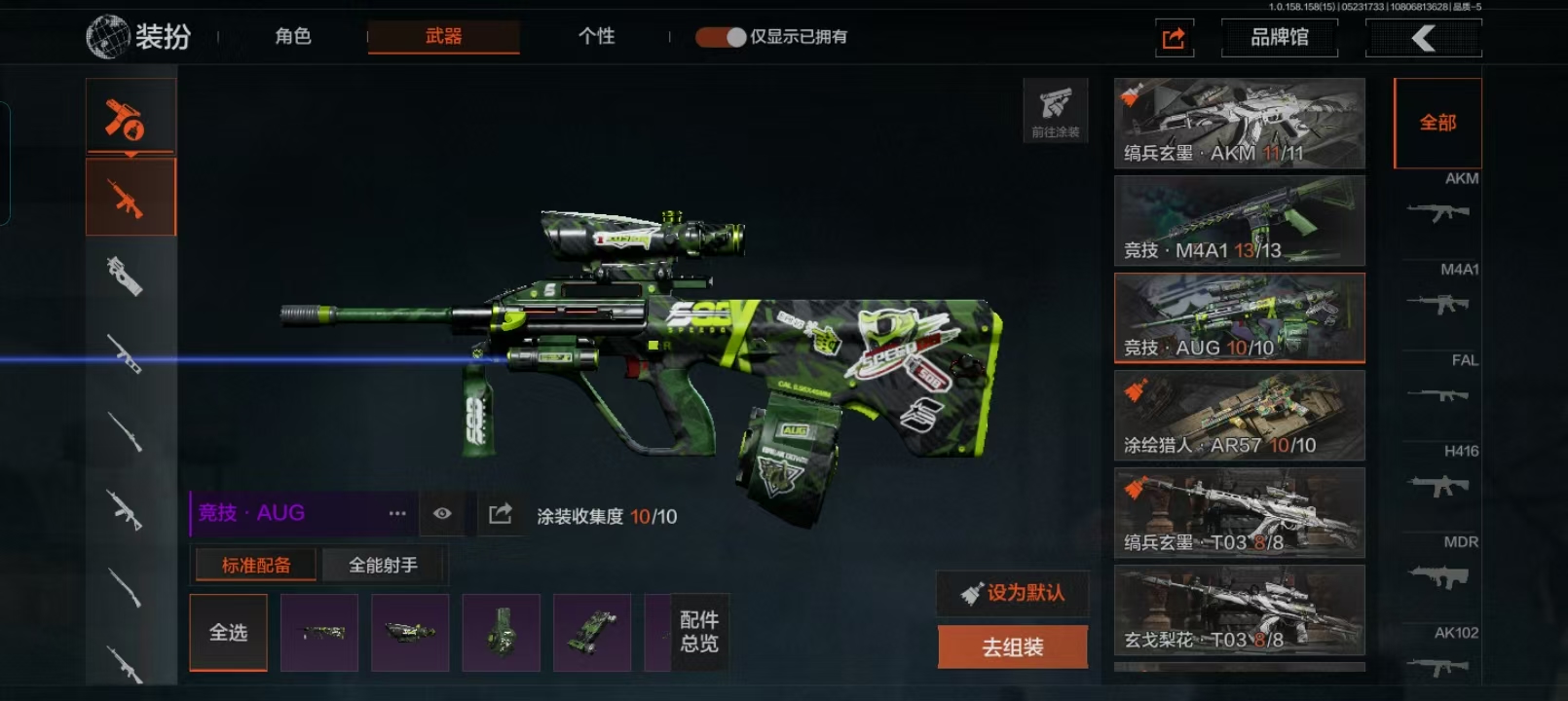Image resolution: width=1568 pixels, height=701 pixels.
Task: Pick the 缟兵玄墨 T03 skin
Action: pos(1239,513)
